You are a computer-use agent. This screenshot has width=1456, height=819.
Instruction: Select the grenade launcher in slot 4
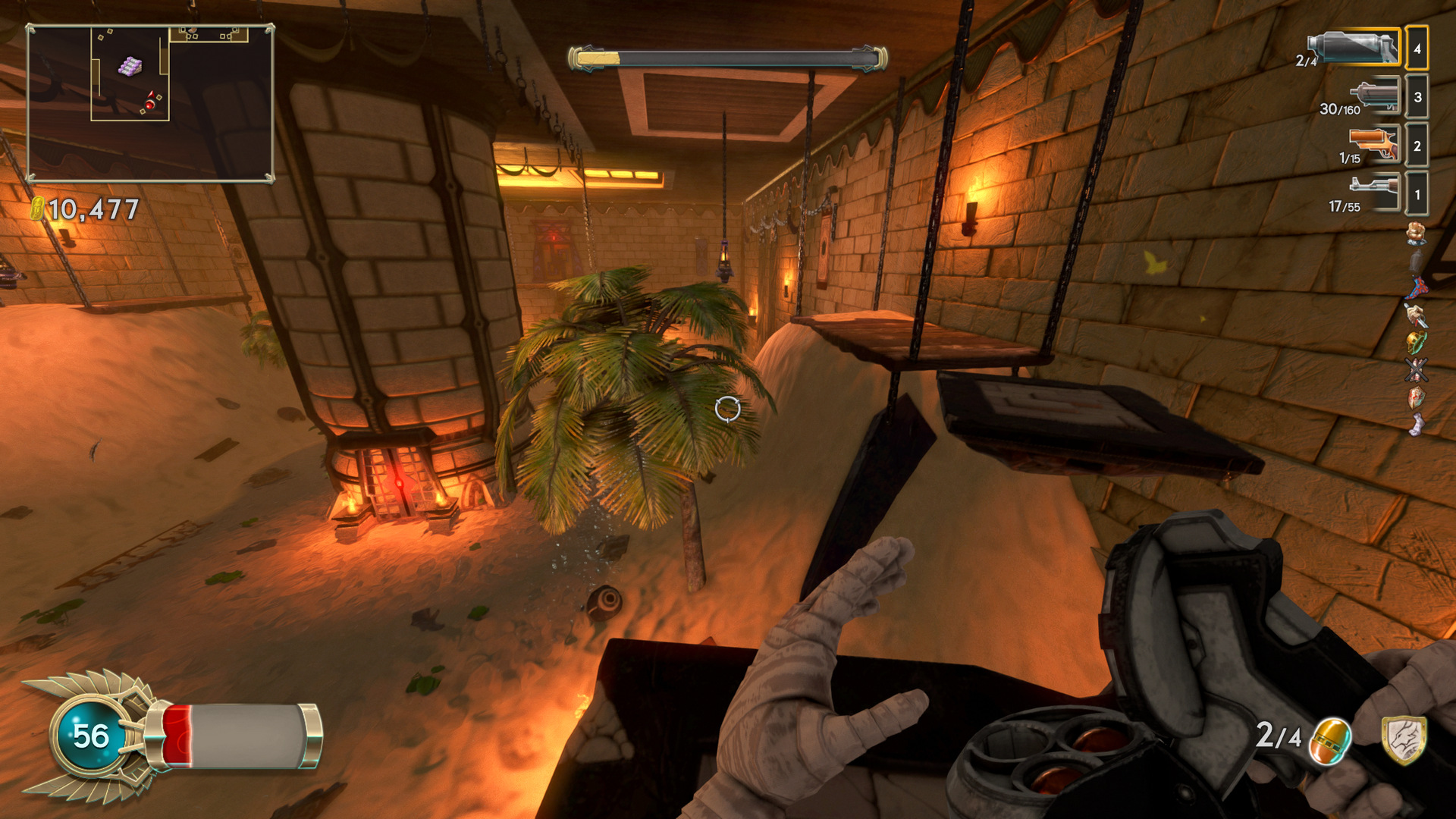tap(1354, 48)
